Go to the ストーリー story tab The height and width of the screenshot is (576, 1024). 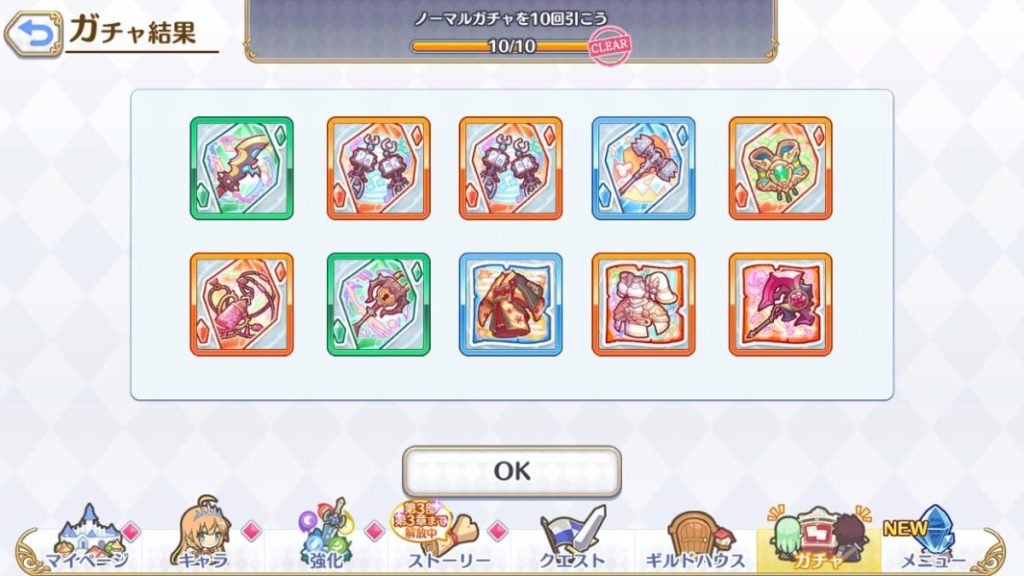click(447, 538)
